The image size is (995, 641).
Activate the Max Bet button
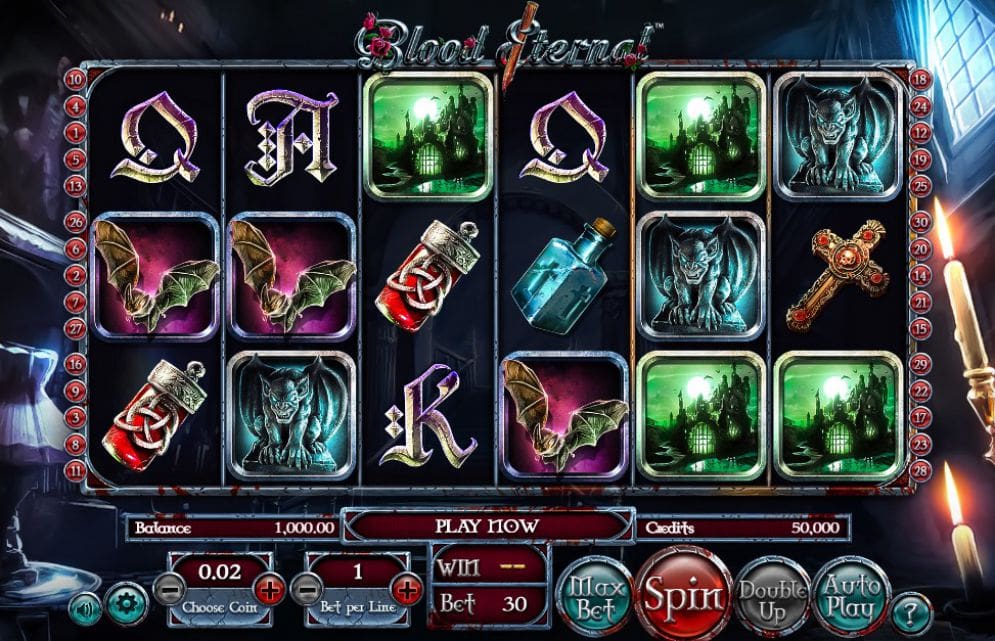coord(595,598)
